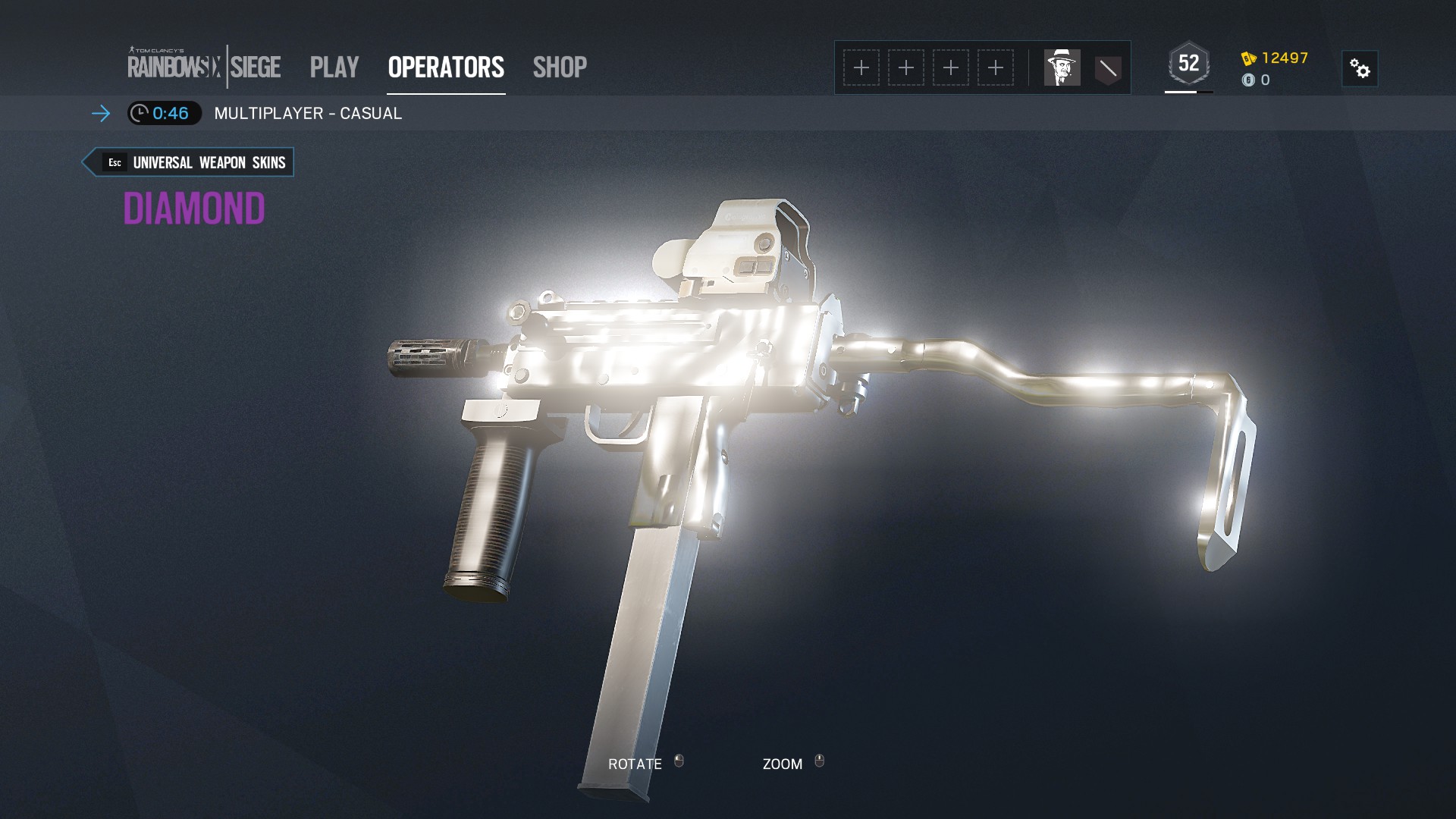Click the blue arrow beside the matchmaking banner
This screenshot has width=1456, height=819.
[x=99, y=115]
